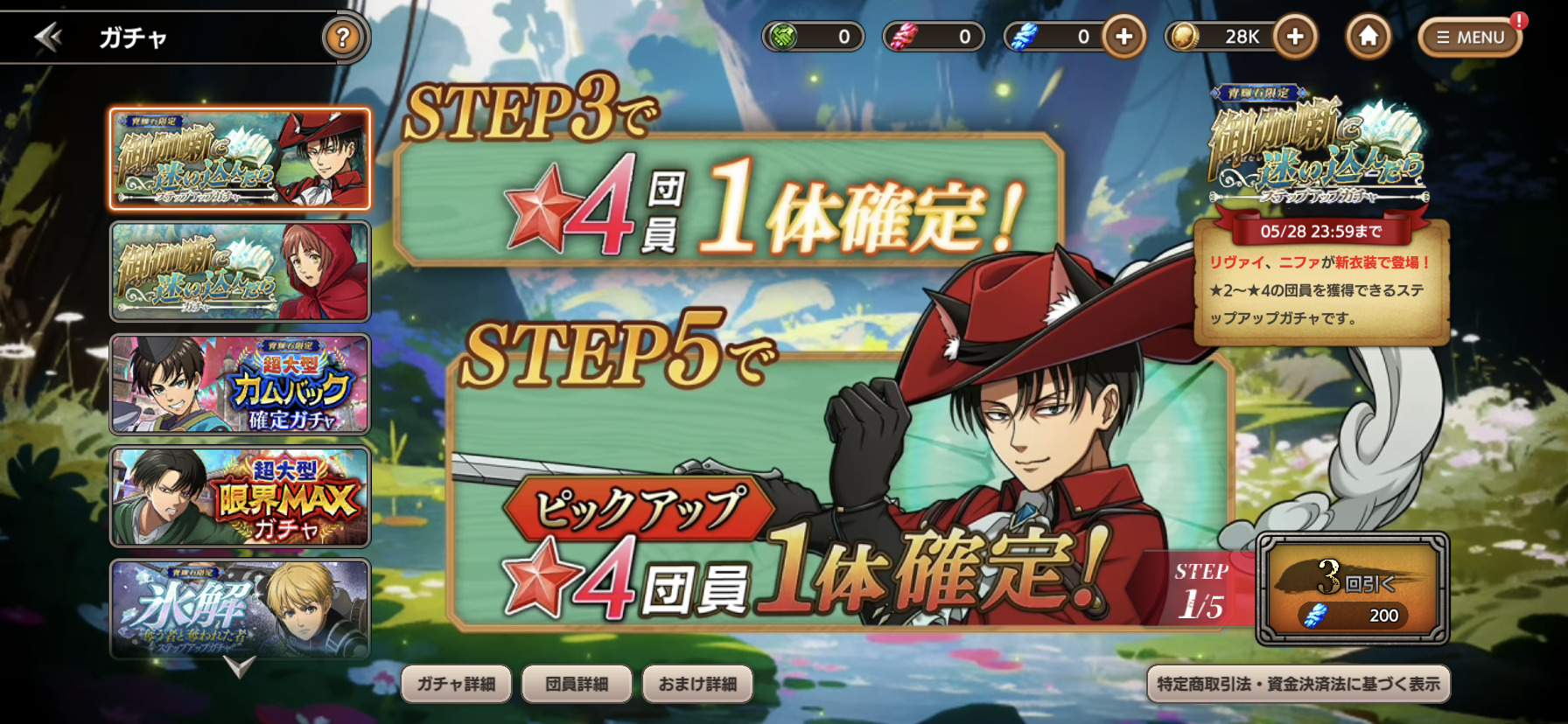The image size is (1568, 724).
Task: Return to the home screen
Action: click(x=1368, y=37)
